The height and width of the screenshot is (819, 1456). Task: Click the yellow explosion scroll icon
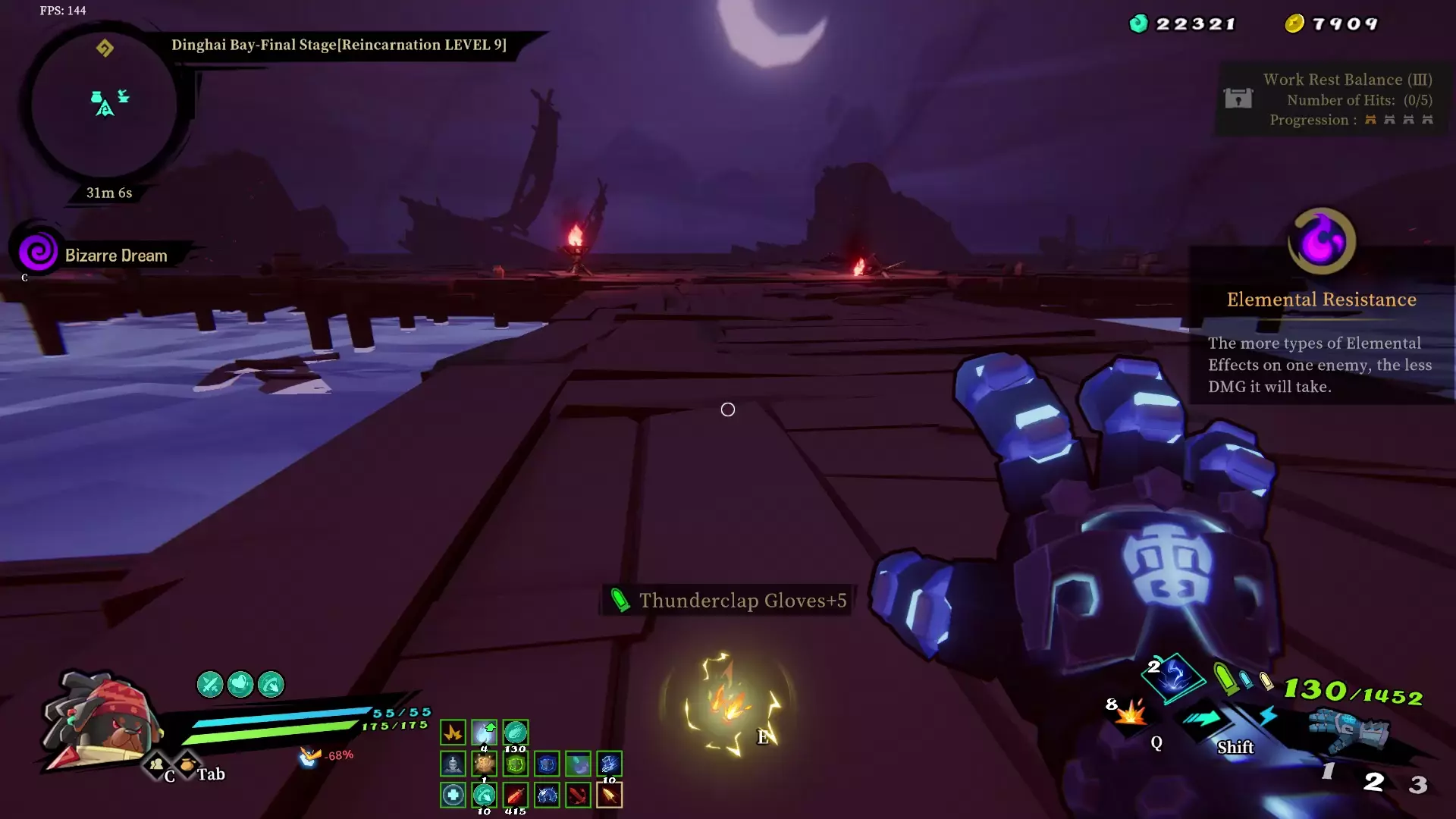click(x=453, y=733)
